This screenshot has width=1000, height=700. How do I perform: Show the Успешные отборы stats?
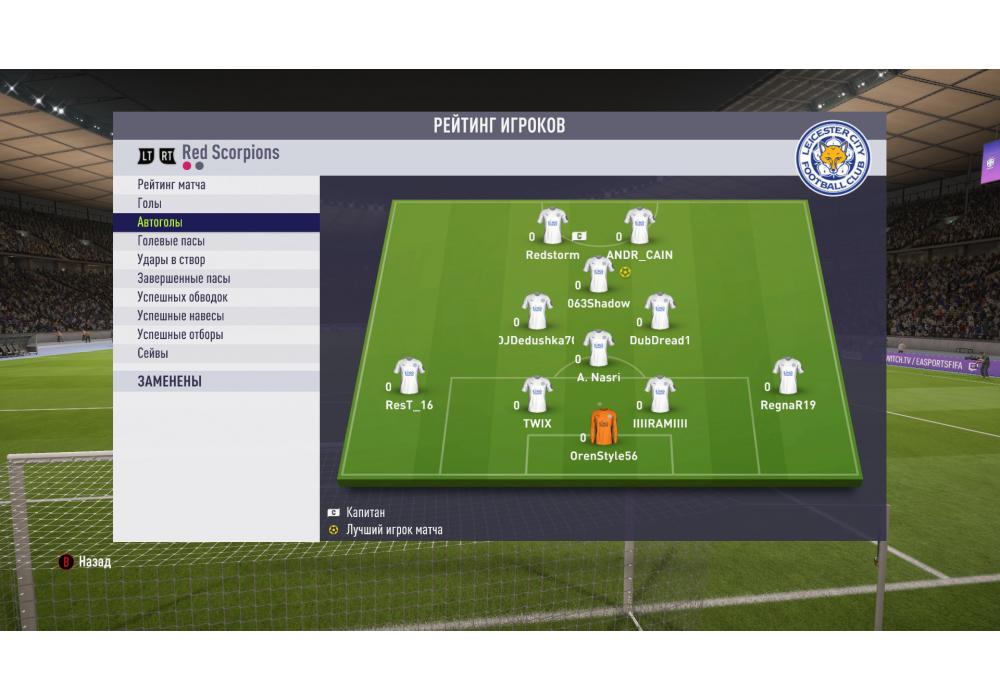pos(180,335)
